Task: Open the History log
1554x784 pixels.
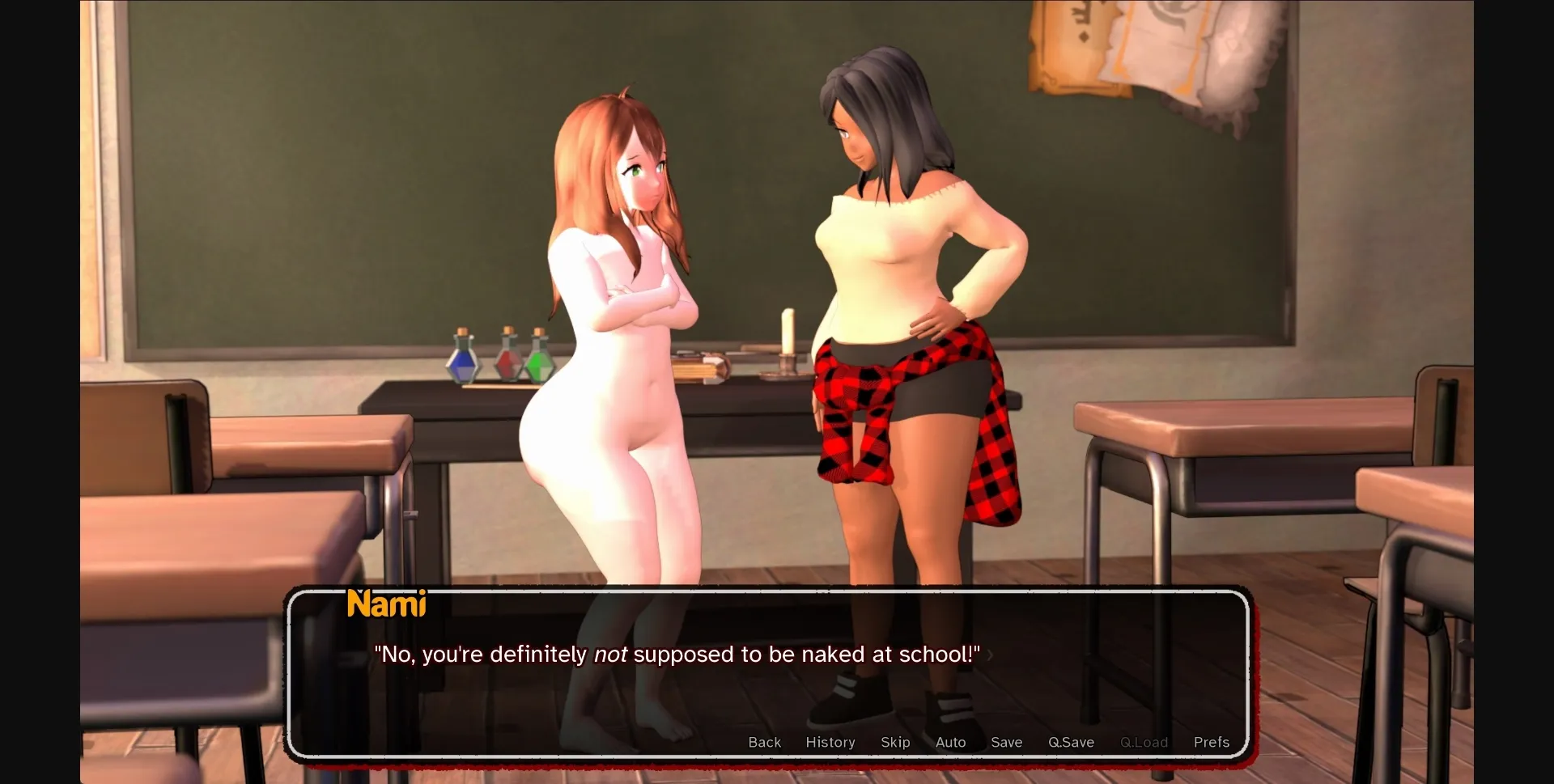Action: pyautogui.click(x=830, y=742)
